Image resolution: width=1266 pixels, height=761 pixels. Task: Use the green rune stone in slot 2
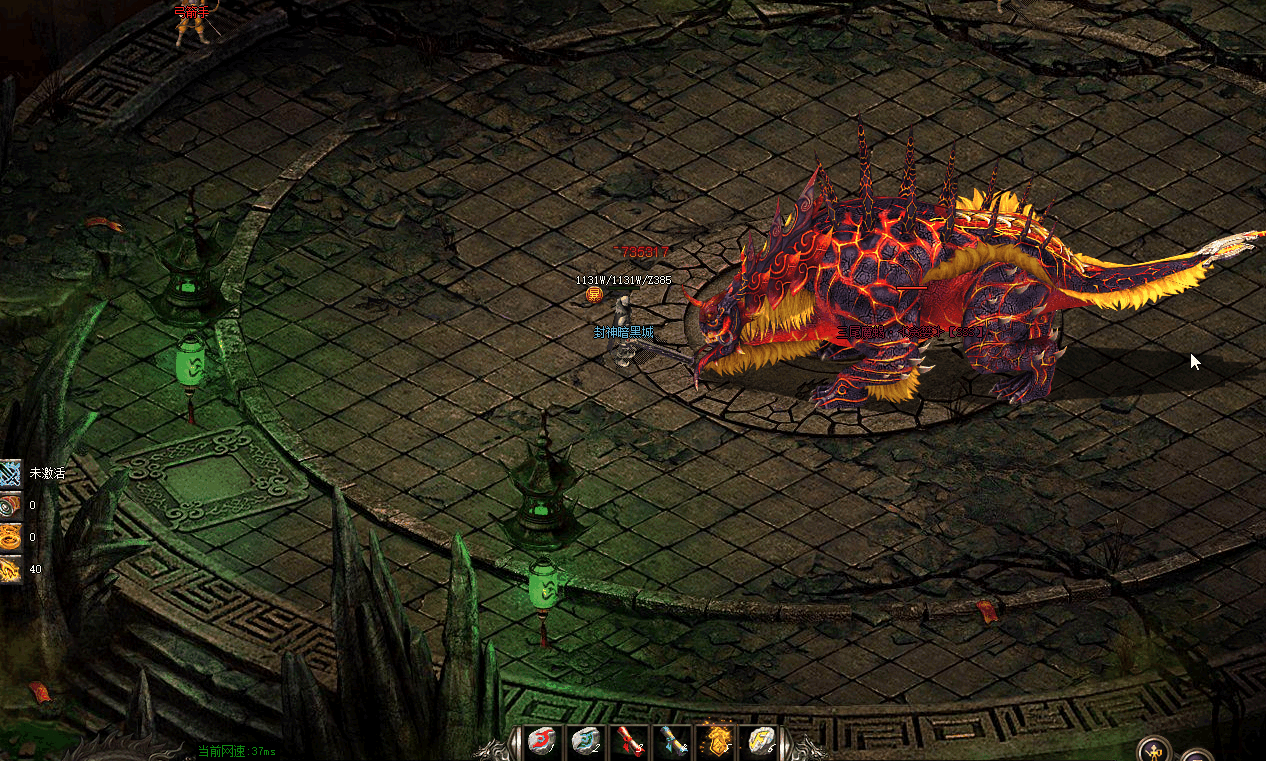(585, 742)
